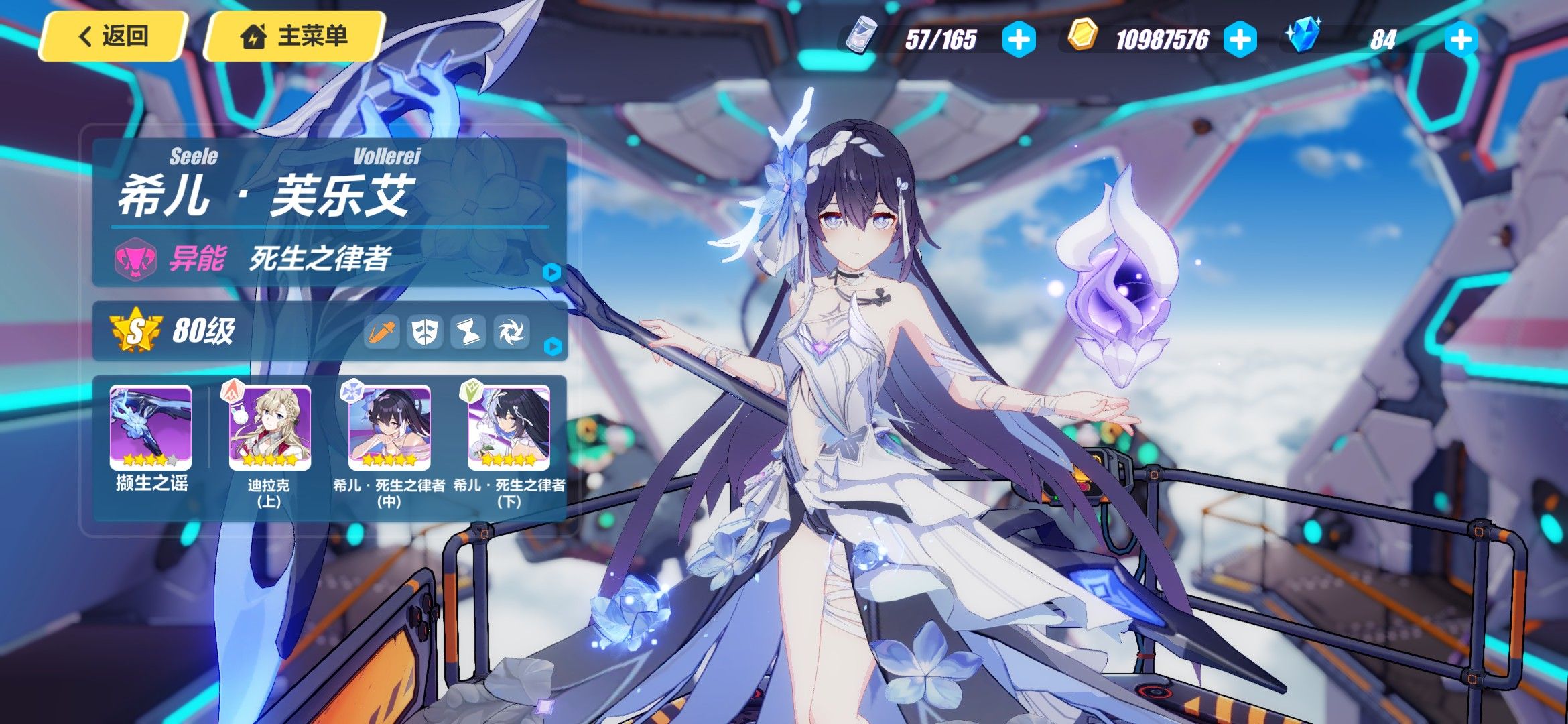Add gold coins with the plus button
The width and height of the screenshot is (1568, 724).
click(x=1240, y=40)
